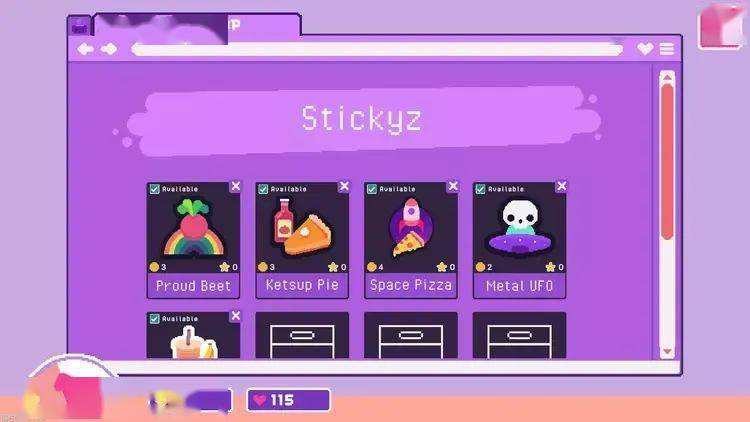The width and height of the screenshot is (750, 422).
Task: Go forward with the right arrow
Action: coord(109,48)
